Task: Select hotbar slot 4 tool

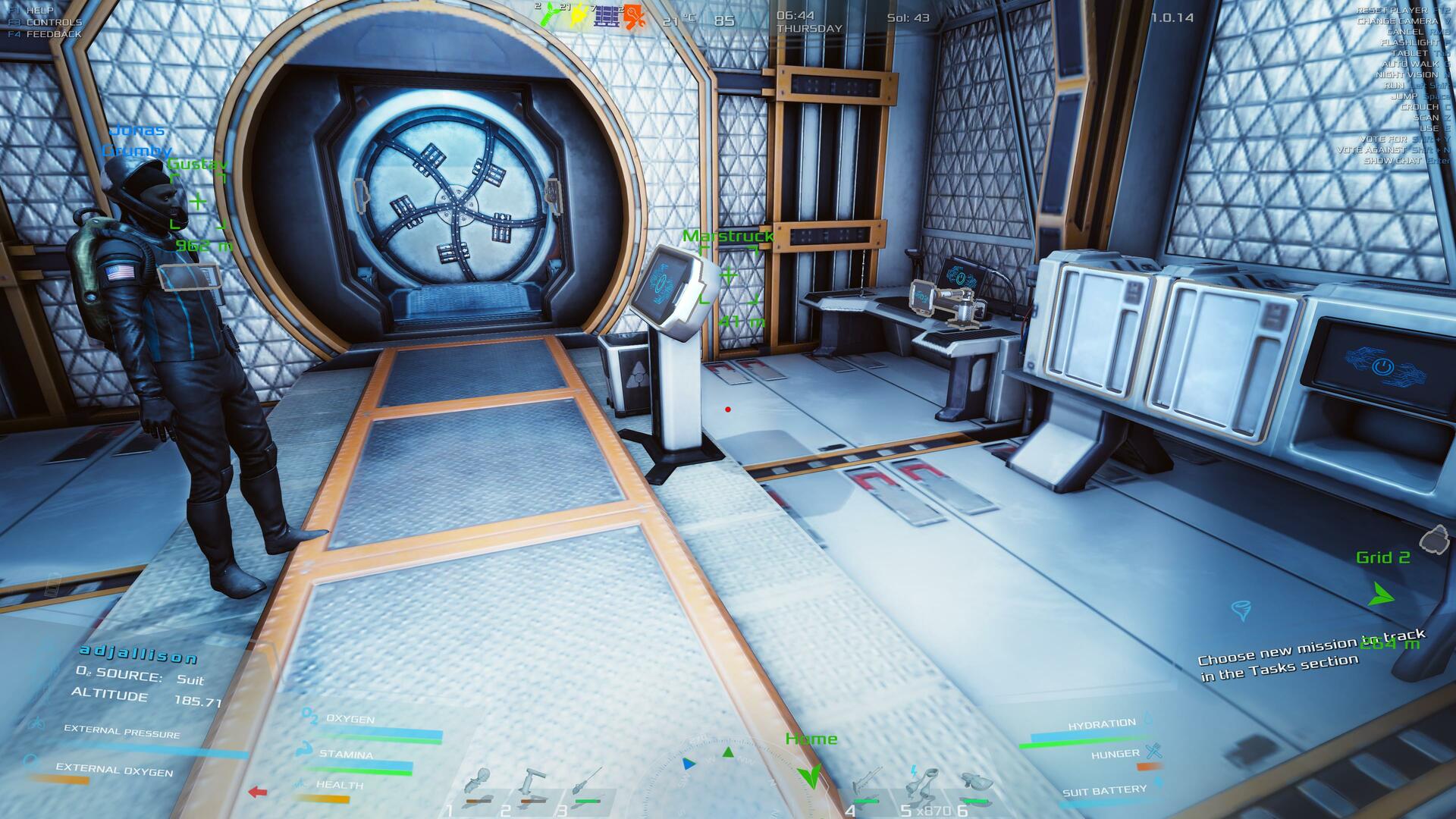Action: 867,786
